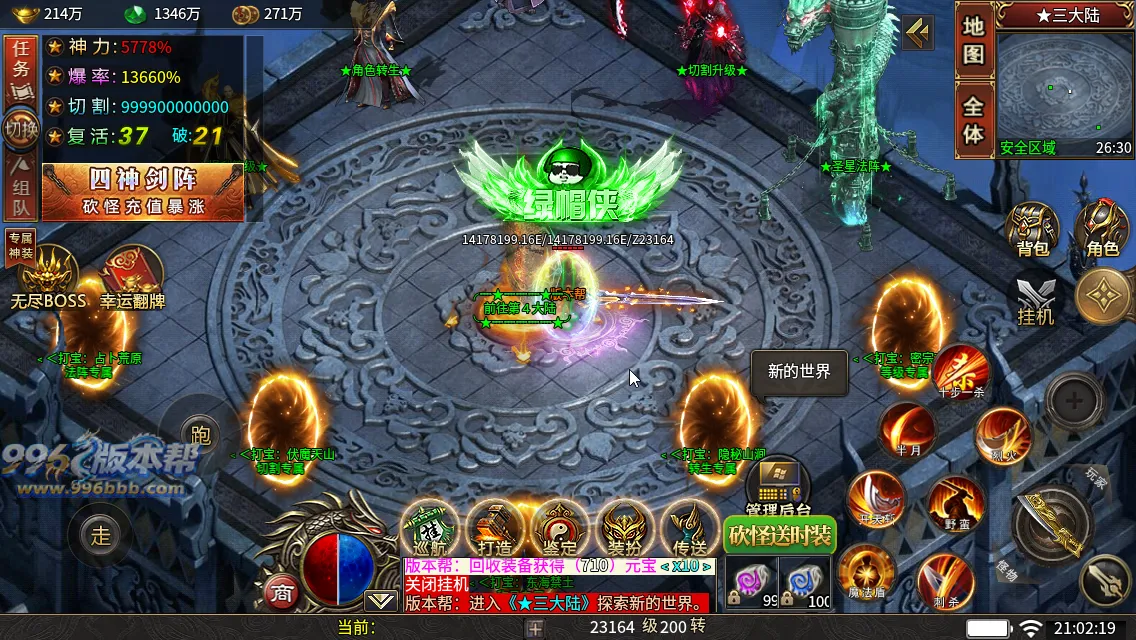Cast the 魔法盾 magic shield skill
1136x640 pixels.
click(x=866, y=573)
